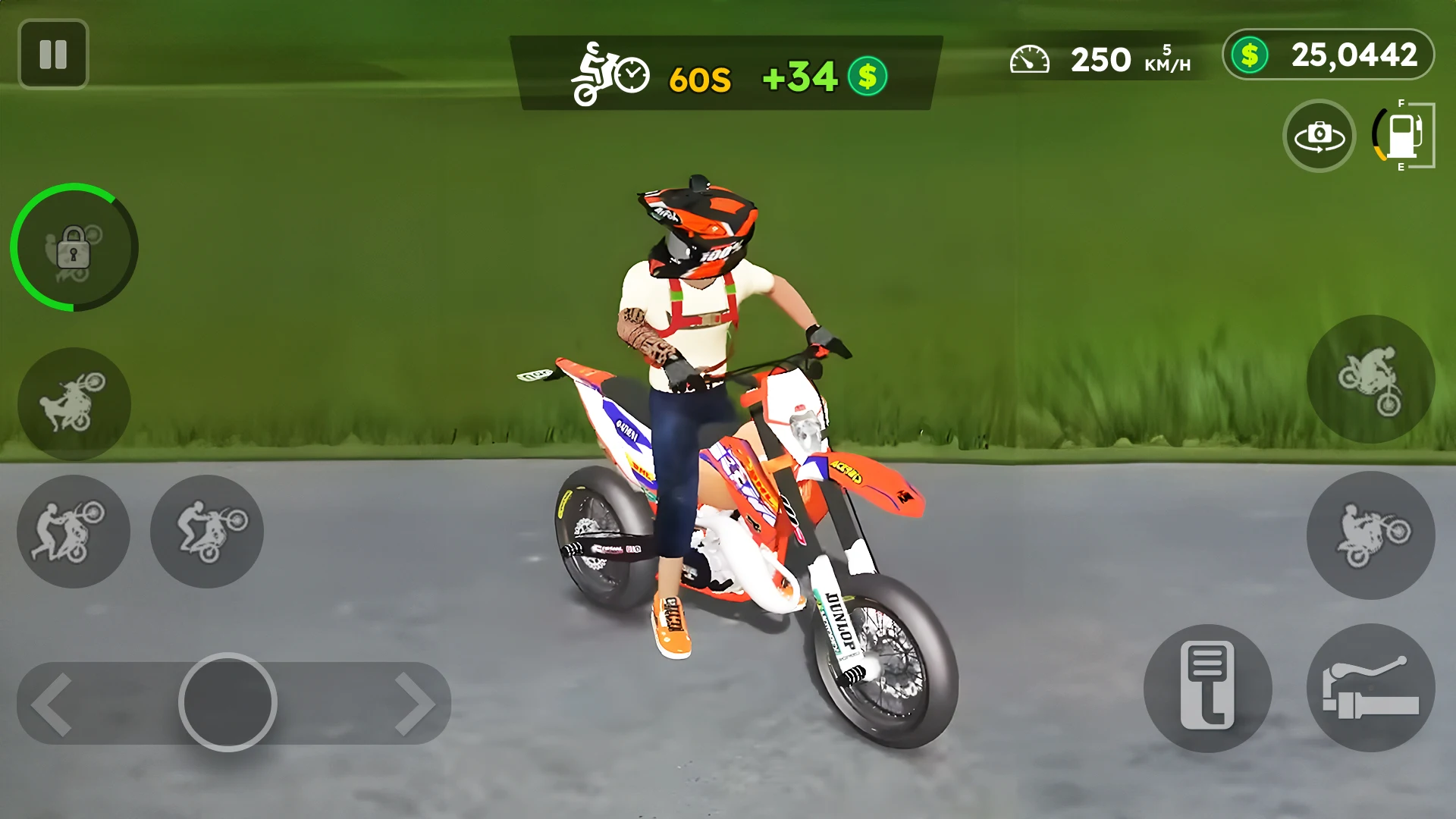Squeeze the brake lever control
The height and width of the screenshot is (819, 1456).
pos(1373,686)
